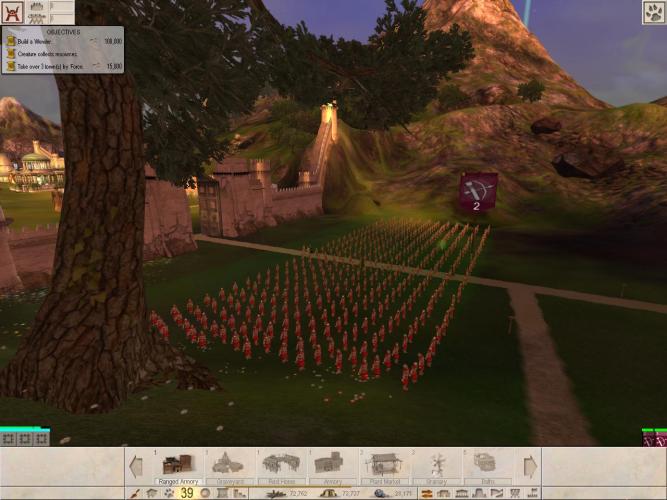
Task: Open the Build a Wonder objective
Action: [x=50, y=42]
